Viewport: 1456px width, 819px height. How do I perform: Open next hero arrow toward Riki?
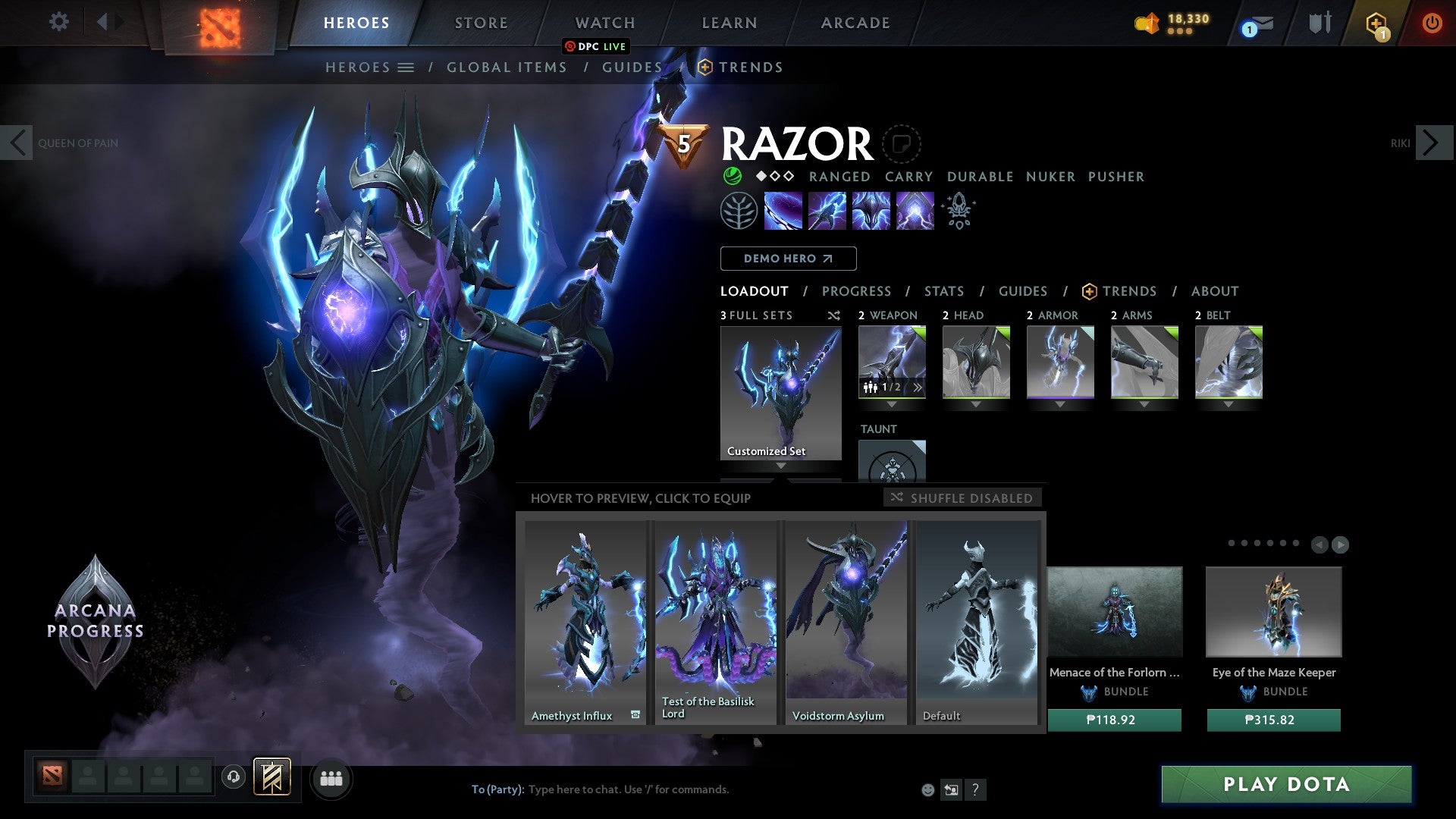point(1433,142)
